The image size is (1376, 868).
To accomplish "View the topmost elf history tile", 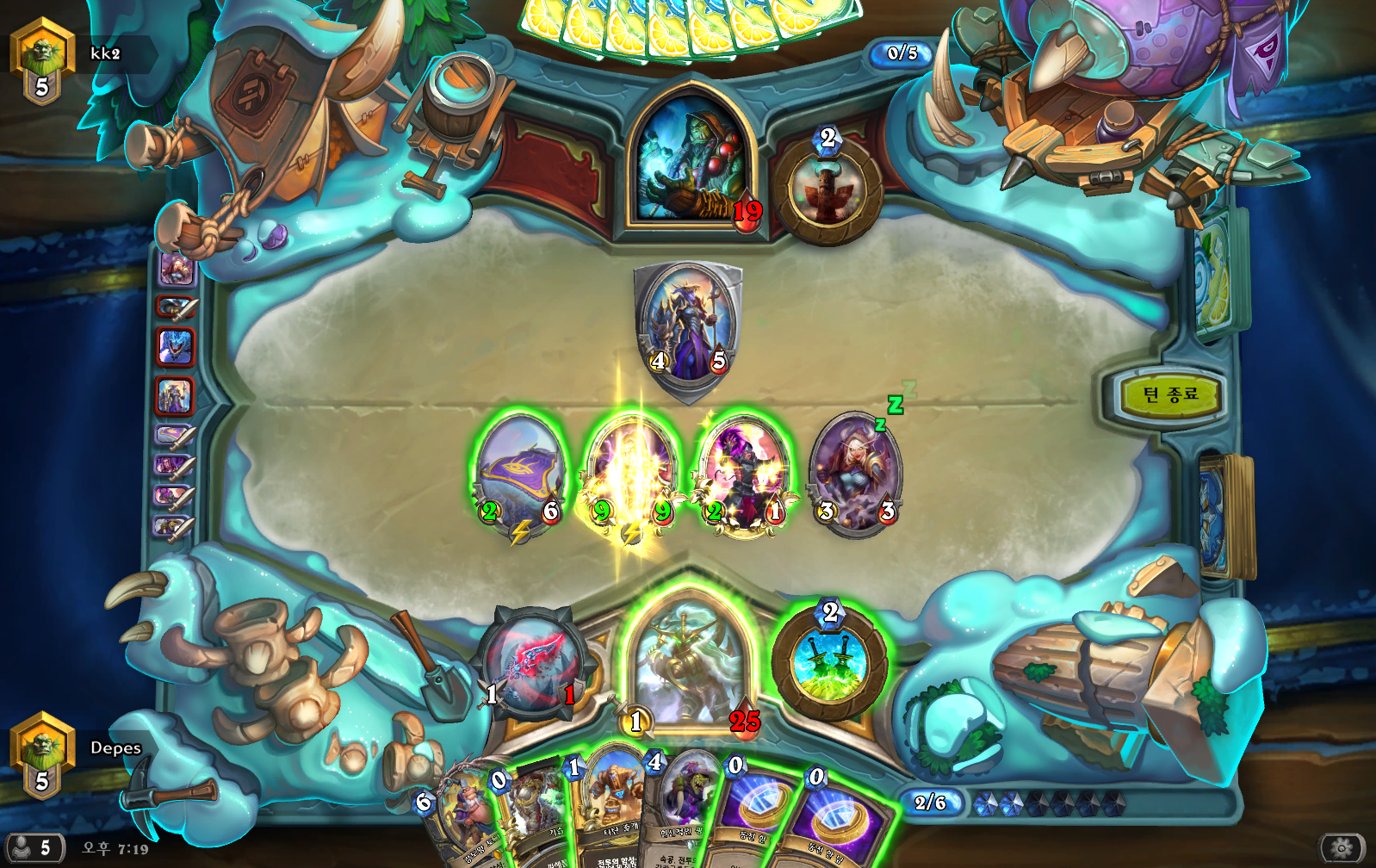I will tap(176, 270).
